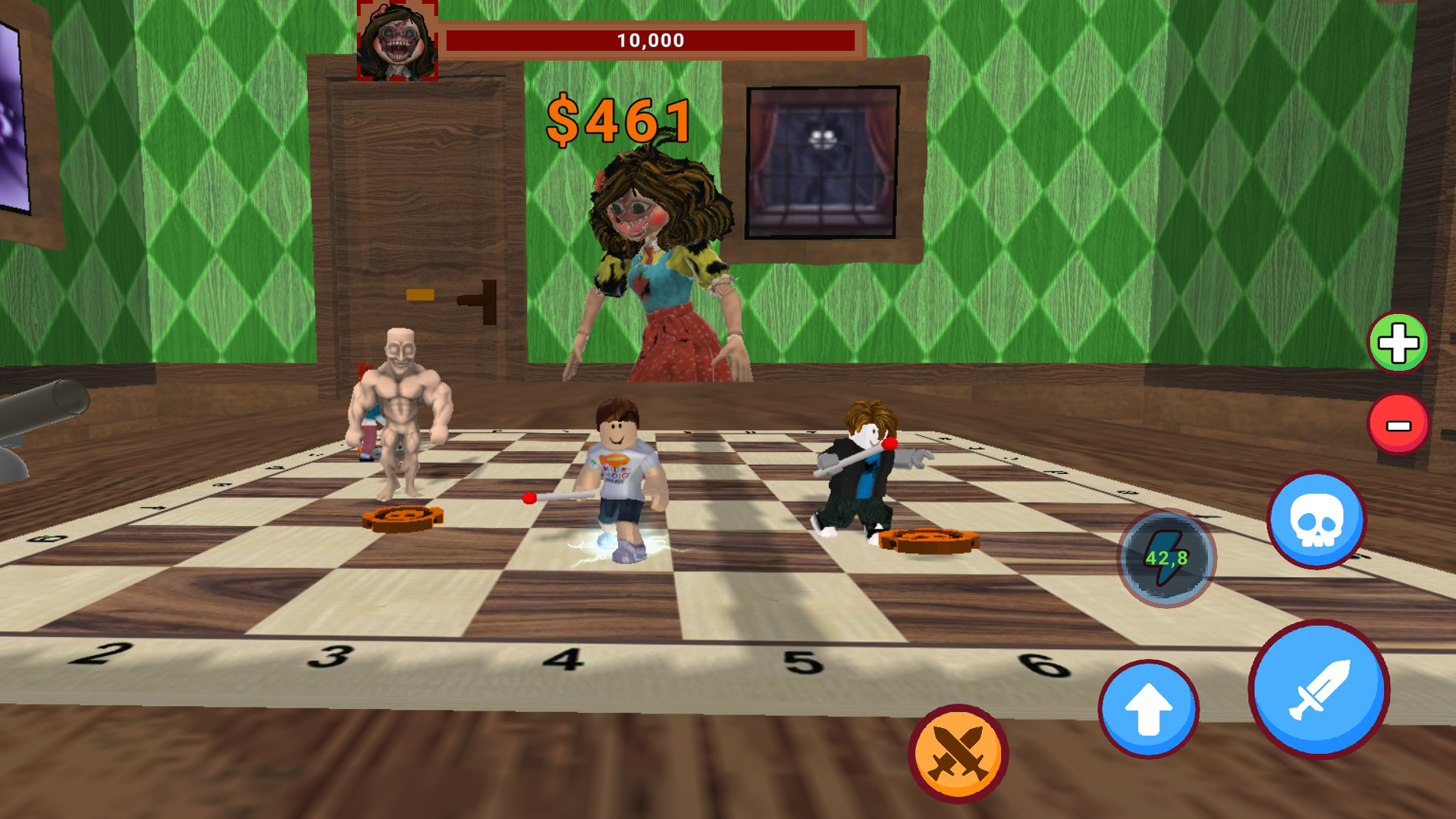Image resolution: width=1456 pixels, height=819 pixels.
Task: Trigger the lightning bolt cooldown ability
Action: [x=1166, y=557]
